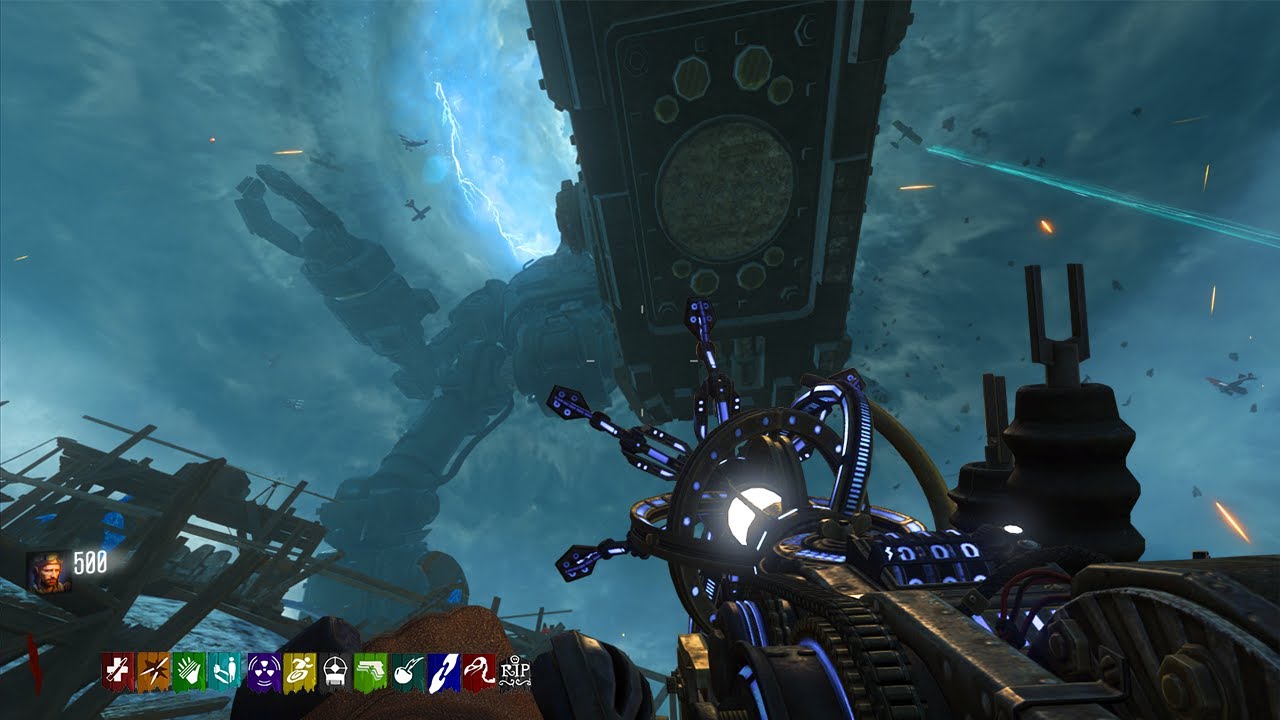The width and height of the screenshot is (1280, 720).
Task: Select the teal Quick Revive perk icon
Action: [x=225, y=671]
